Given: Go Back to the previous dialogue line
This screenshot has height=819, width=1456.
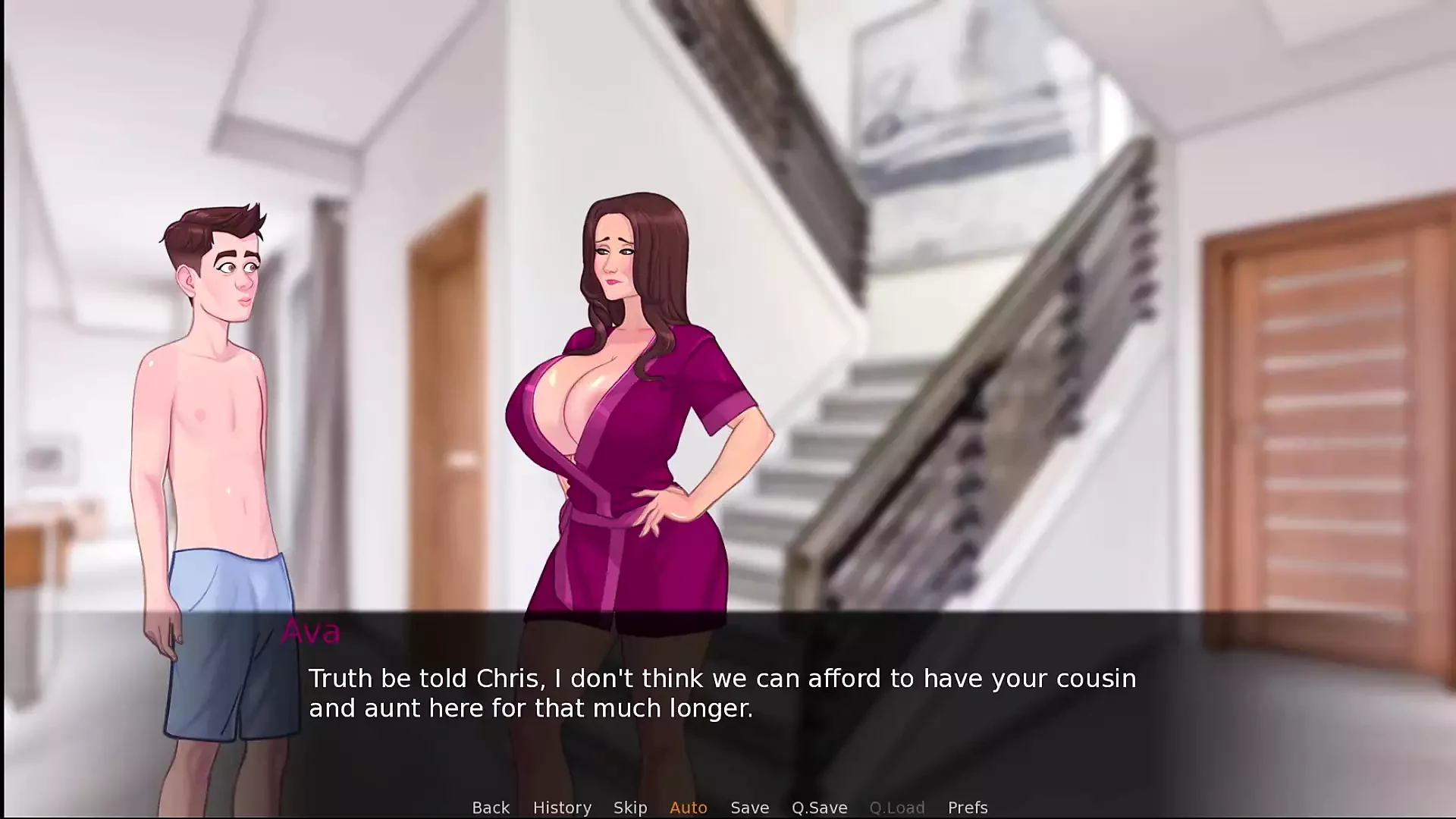Looking at the screenshot, I should [491, 808].
